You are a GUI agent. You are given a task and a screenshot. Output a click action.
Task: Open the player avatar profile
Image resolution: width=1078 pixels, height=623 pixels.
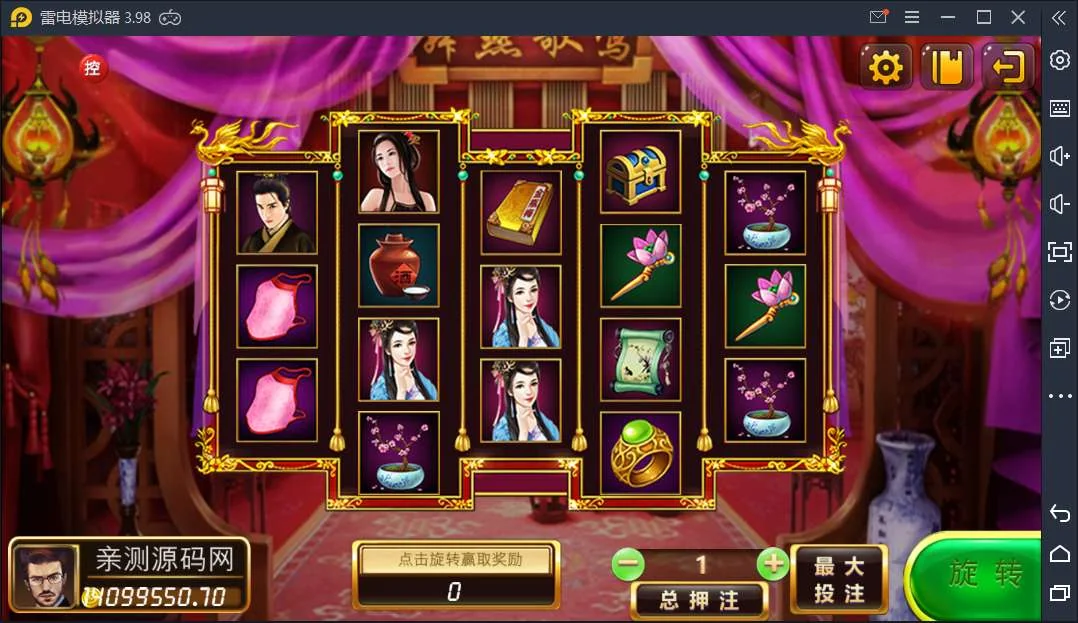coord(45,577)
